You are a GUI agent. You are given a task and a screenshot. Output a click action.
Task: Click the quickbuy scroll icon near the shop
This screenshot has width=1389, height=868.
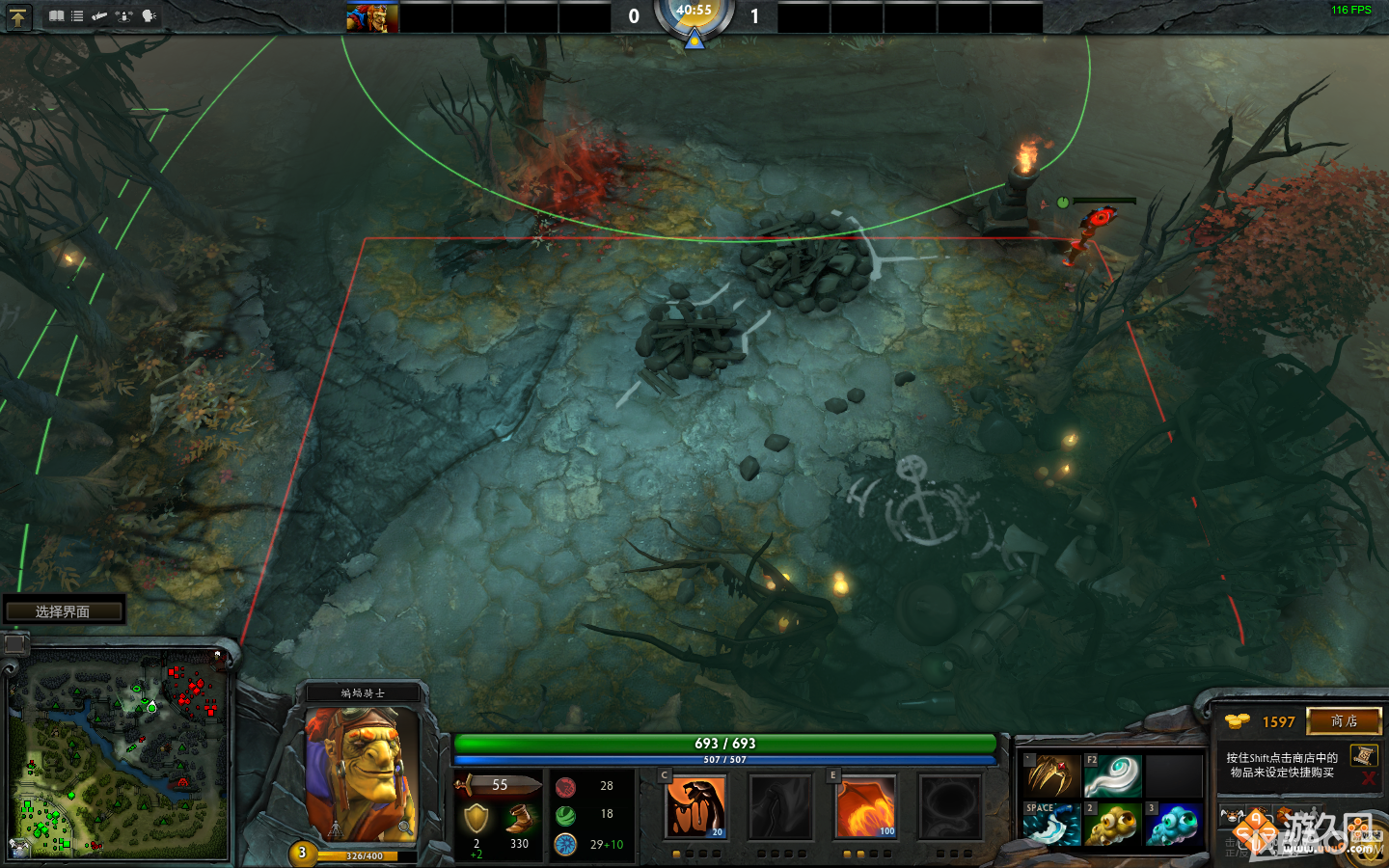point(1364,757)
